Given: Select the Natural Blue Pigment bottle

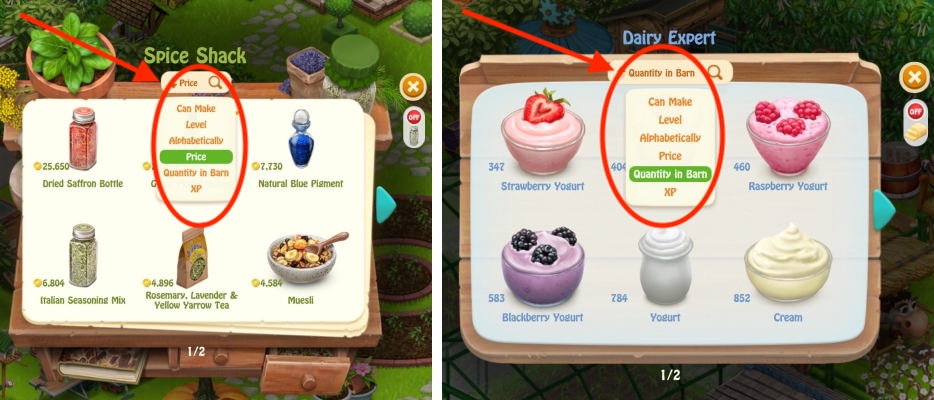Looking at the screenshot, I should [x=302, y=140].
